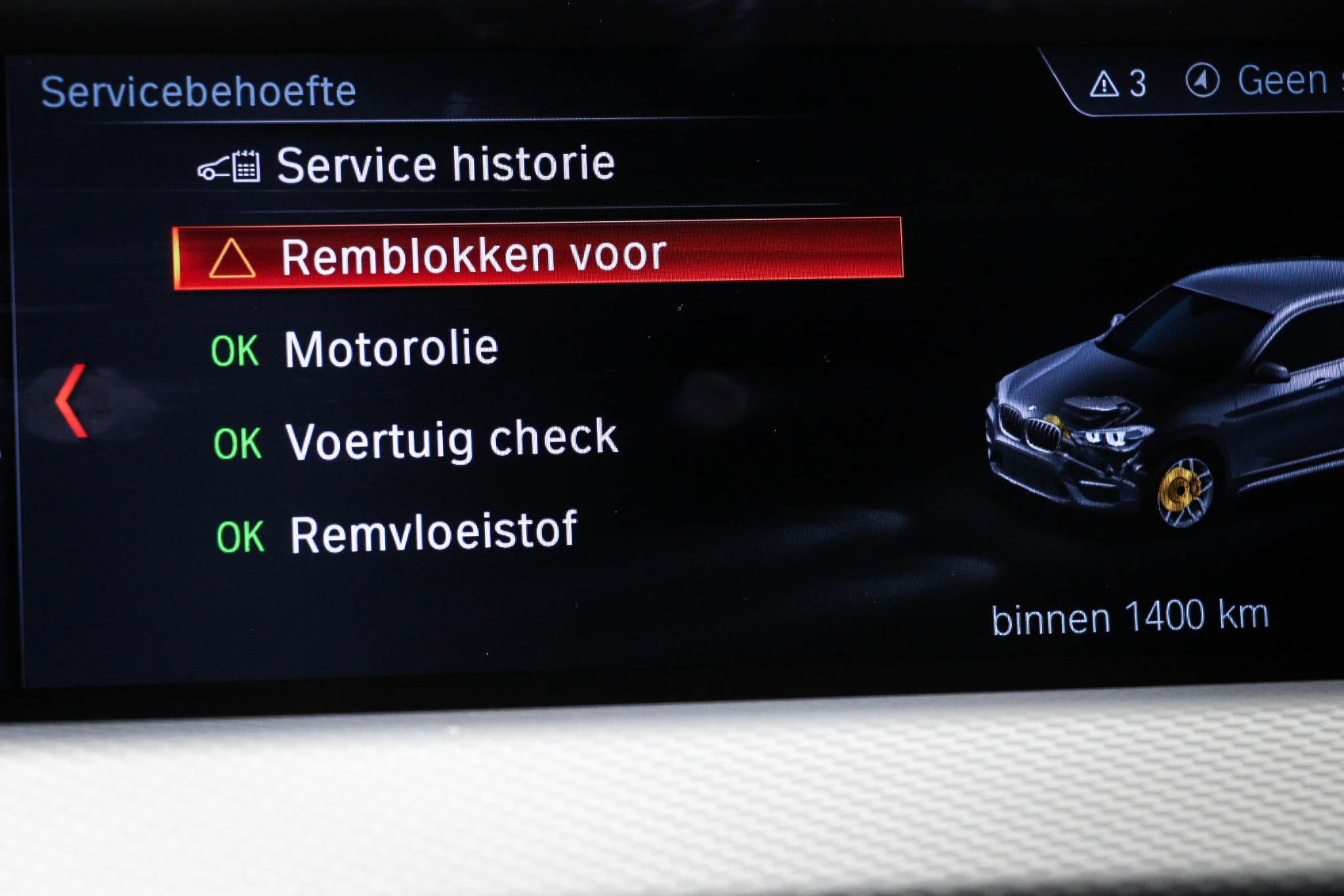1344x896 pixels.
Task: Open the Voertuig check entry
Action: (451, 439)
